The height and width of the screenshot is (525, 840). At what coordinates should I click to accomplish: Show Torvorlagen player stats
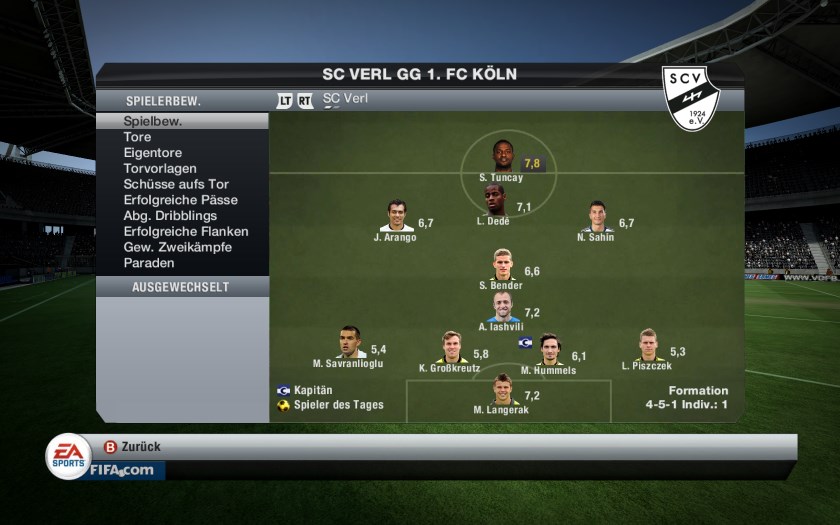click(x=160, y=169)
